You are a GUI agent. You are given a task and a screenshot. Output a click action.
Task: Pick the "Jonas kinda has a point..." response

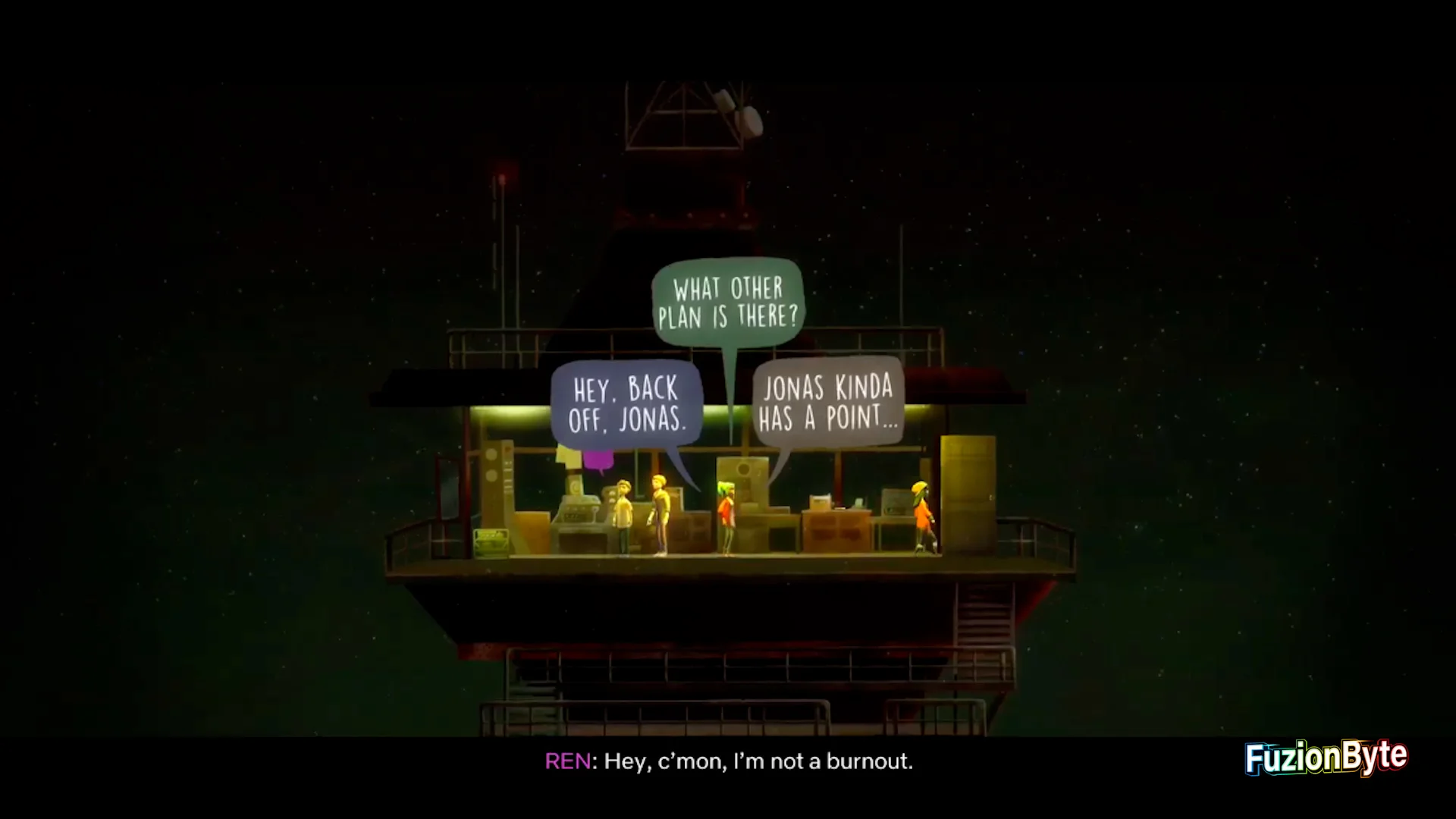click(x=828, y=403)
